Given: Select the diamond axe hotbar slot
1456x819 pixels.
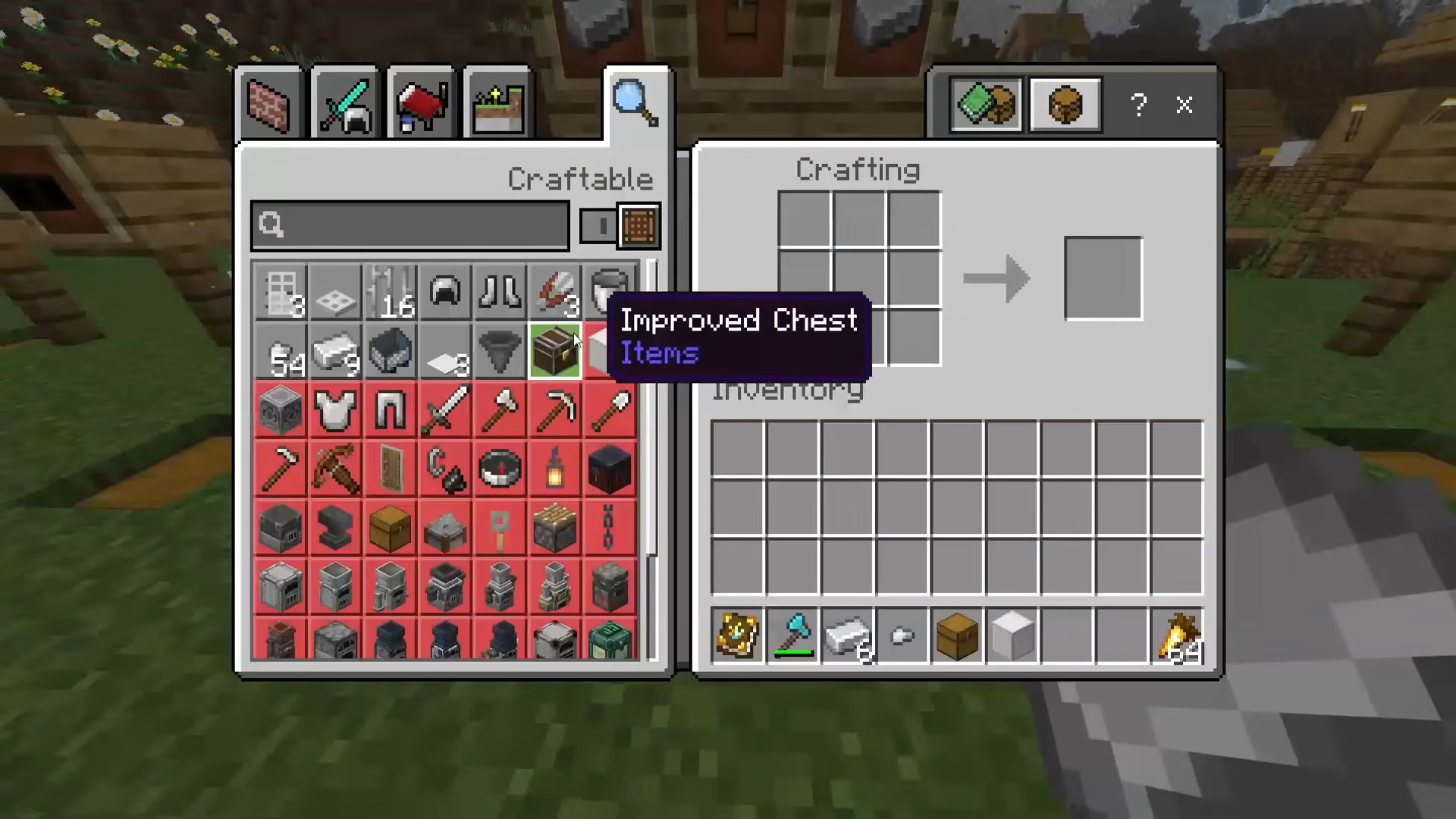Looking at the screenshot, I should point(792,635).
